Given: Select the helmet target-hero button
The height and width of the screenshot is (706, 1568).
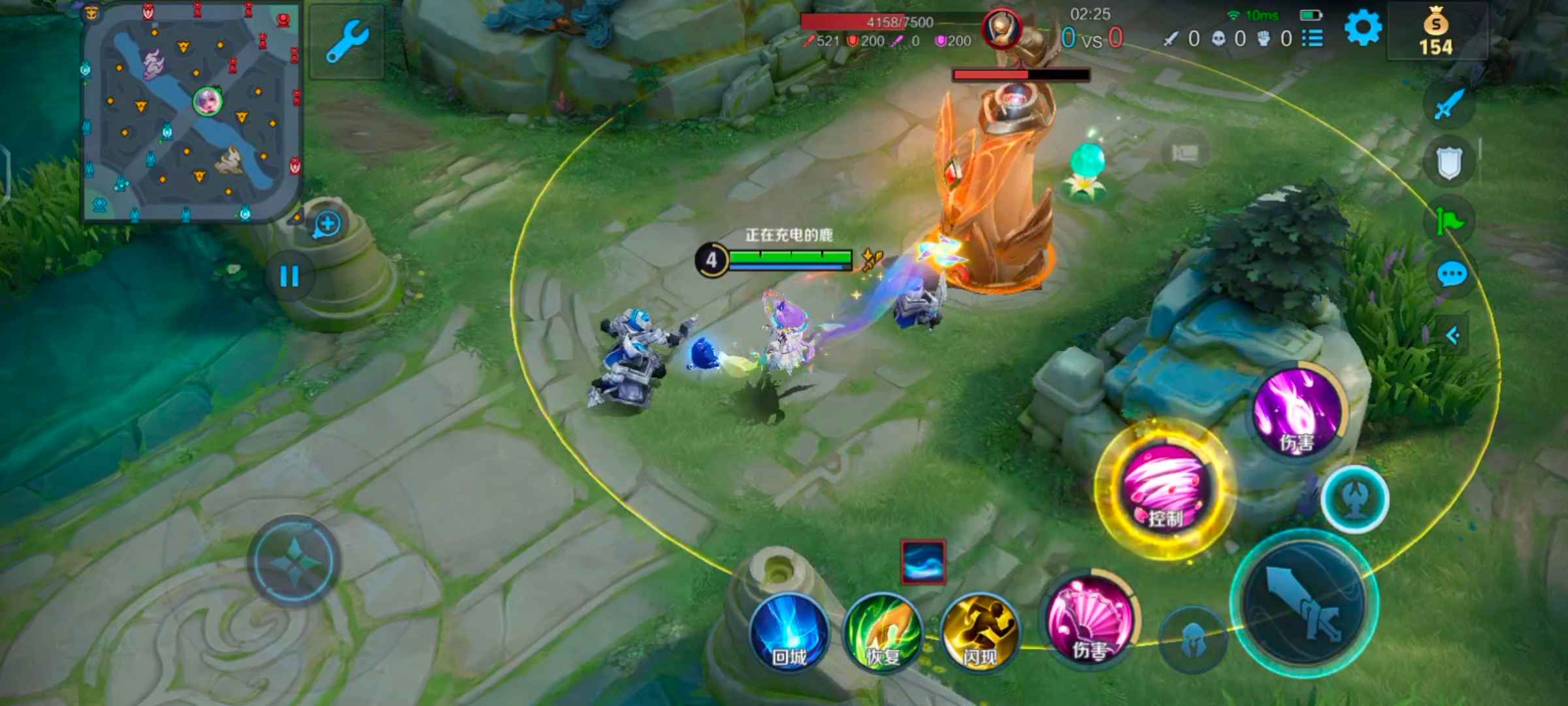Looking at the screenshot, I should coord(1193,639).
